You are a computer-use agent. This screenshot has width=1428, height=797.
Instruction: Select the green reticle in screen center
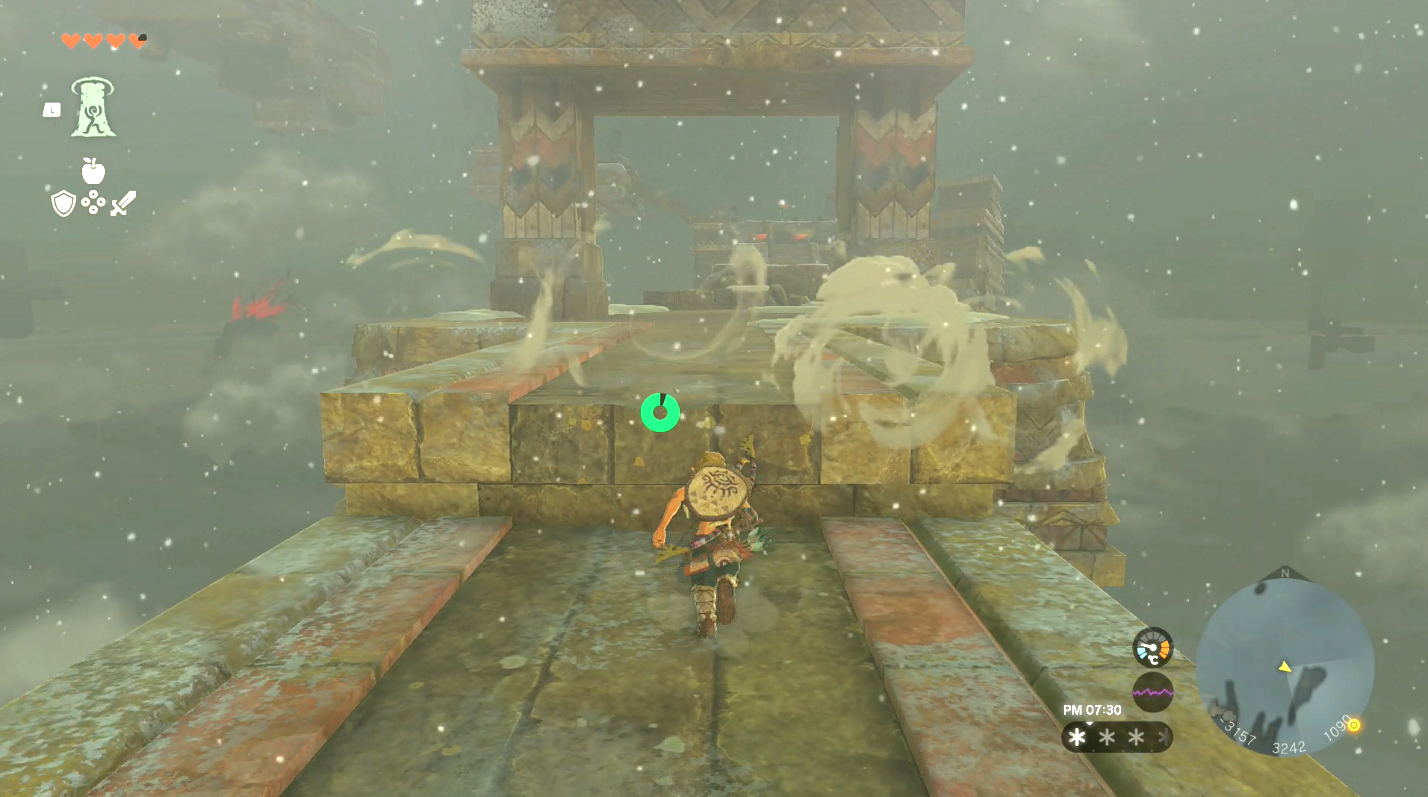pyautogui.click(x=660, y=412)
